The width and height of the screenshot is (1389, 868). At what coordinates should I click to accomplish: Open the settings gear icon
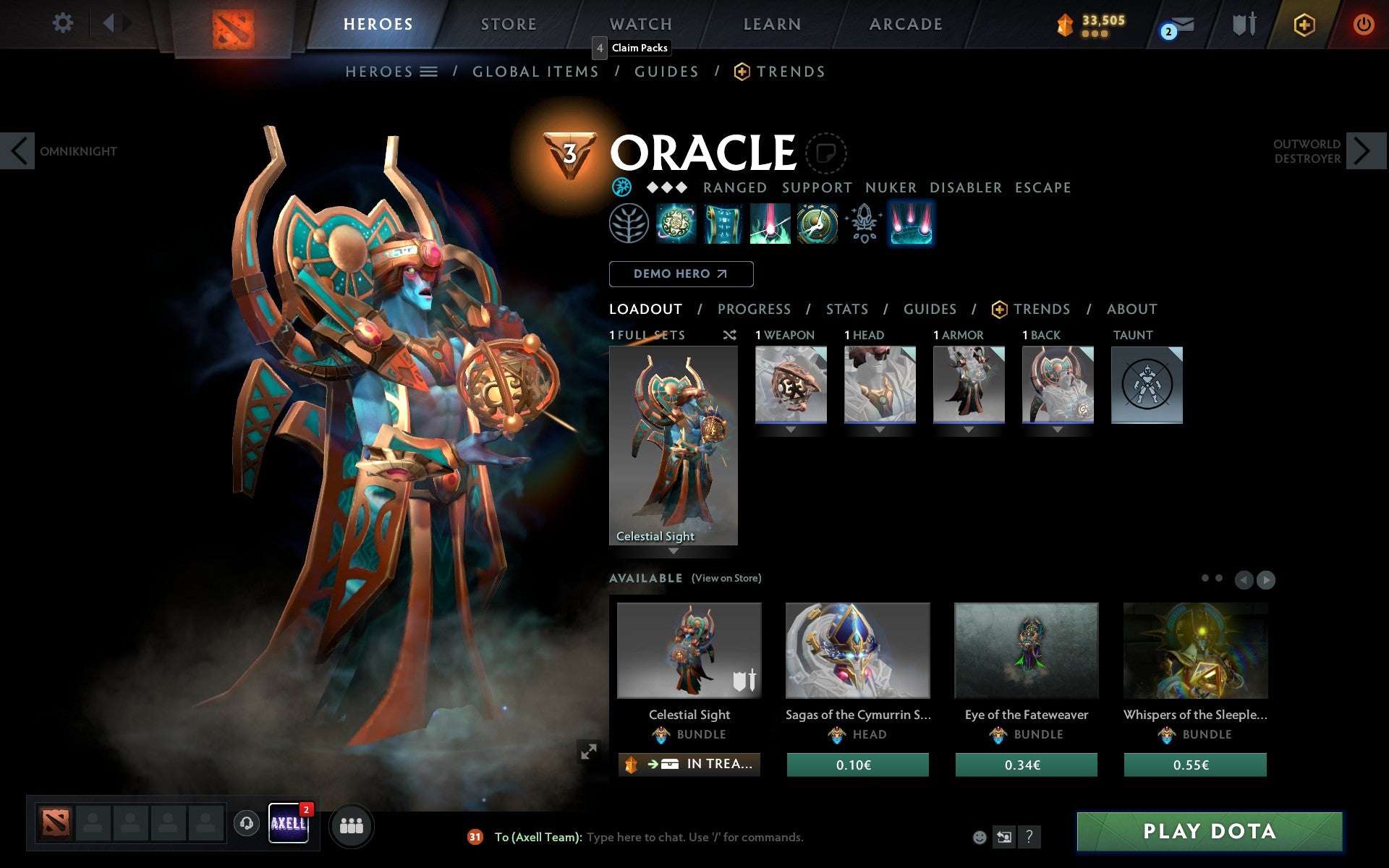point(64,24)
